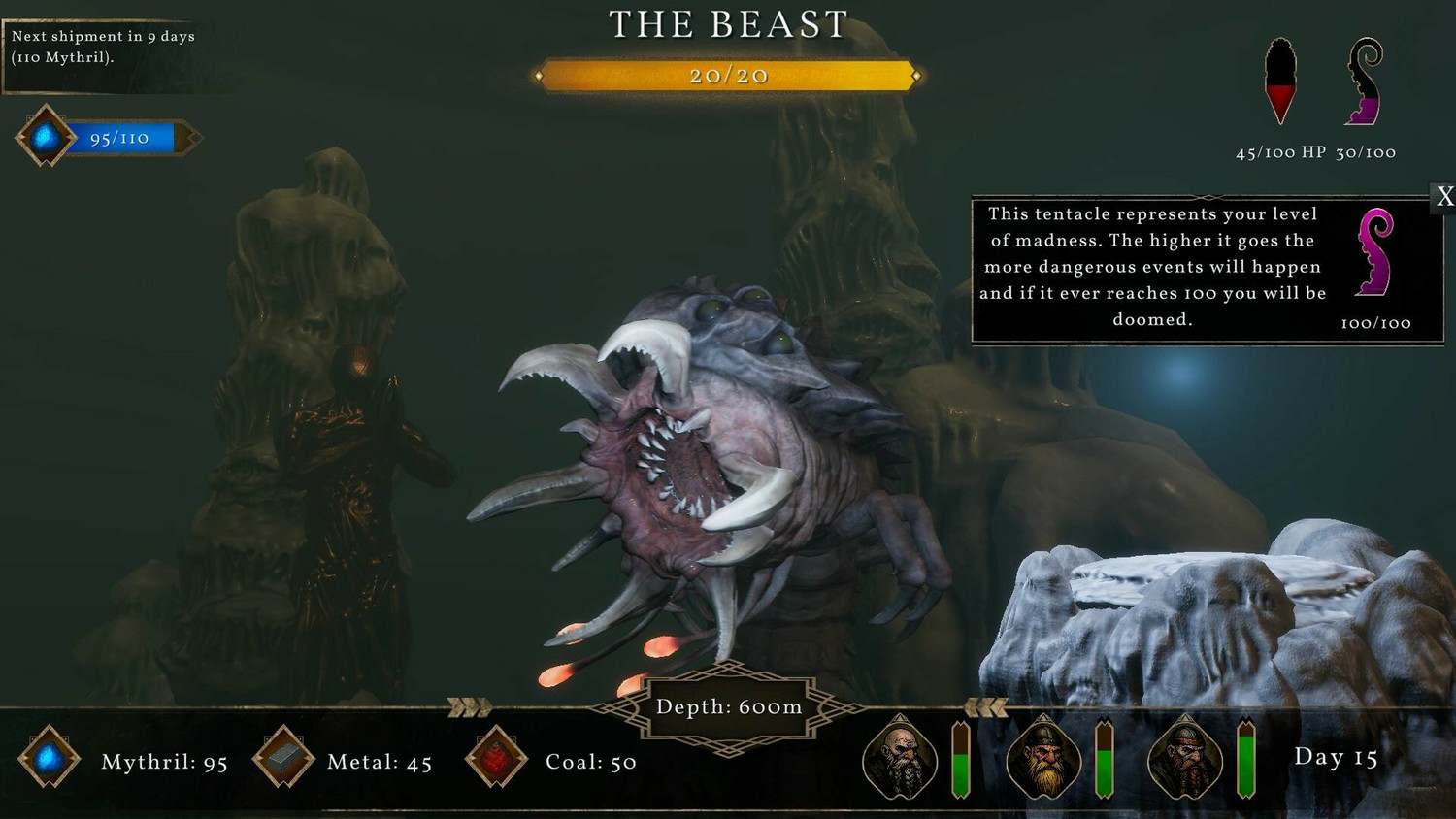The height and width of the screenshot is (819, 1456).
Task: Select the bald grey-bearded dwarf portrait
Action: [900, 760]
